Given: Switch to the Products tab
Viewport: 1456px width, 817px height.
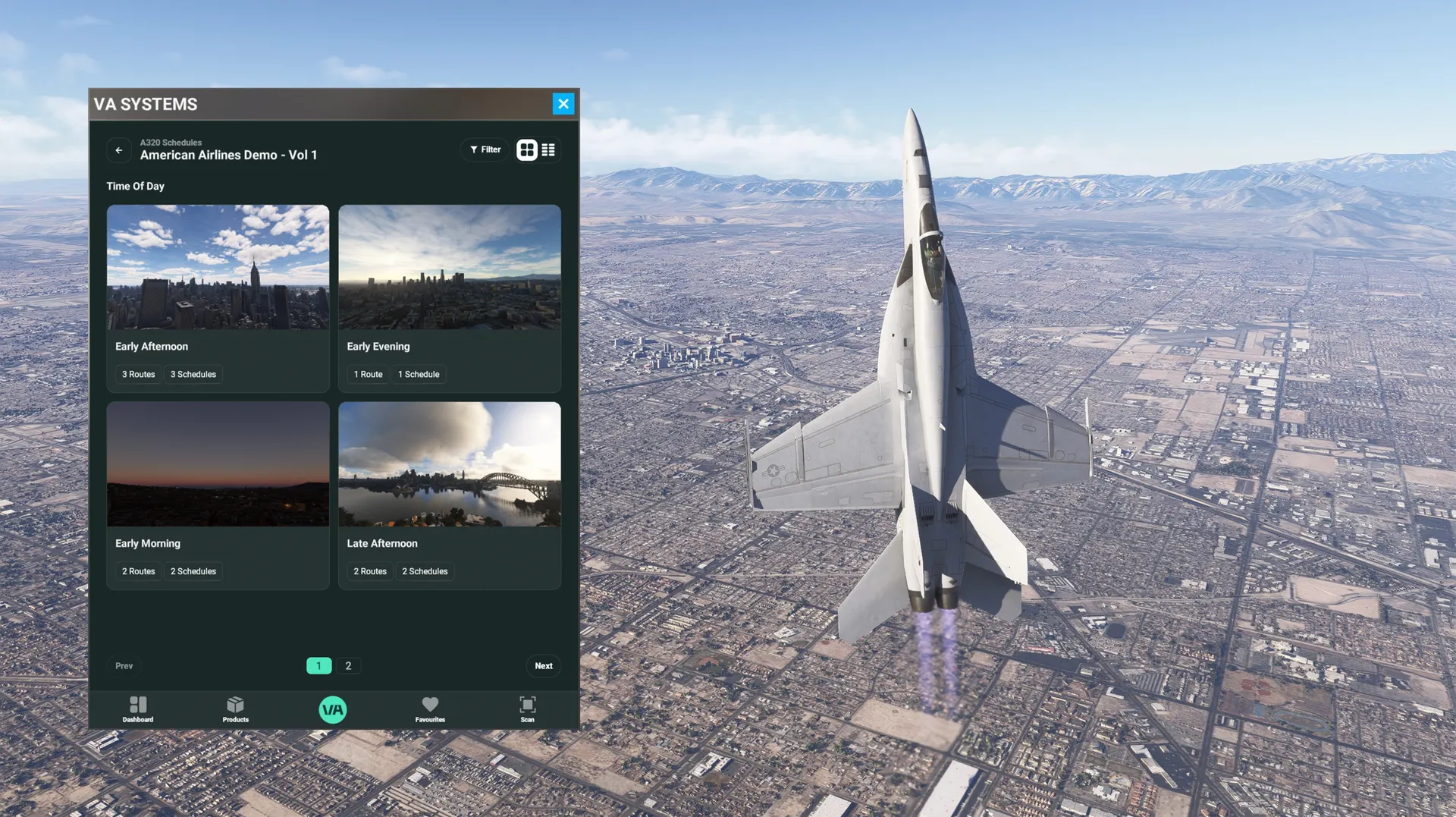Looking at the screenshot, I should click(235, 709).
